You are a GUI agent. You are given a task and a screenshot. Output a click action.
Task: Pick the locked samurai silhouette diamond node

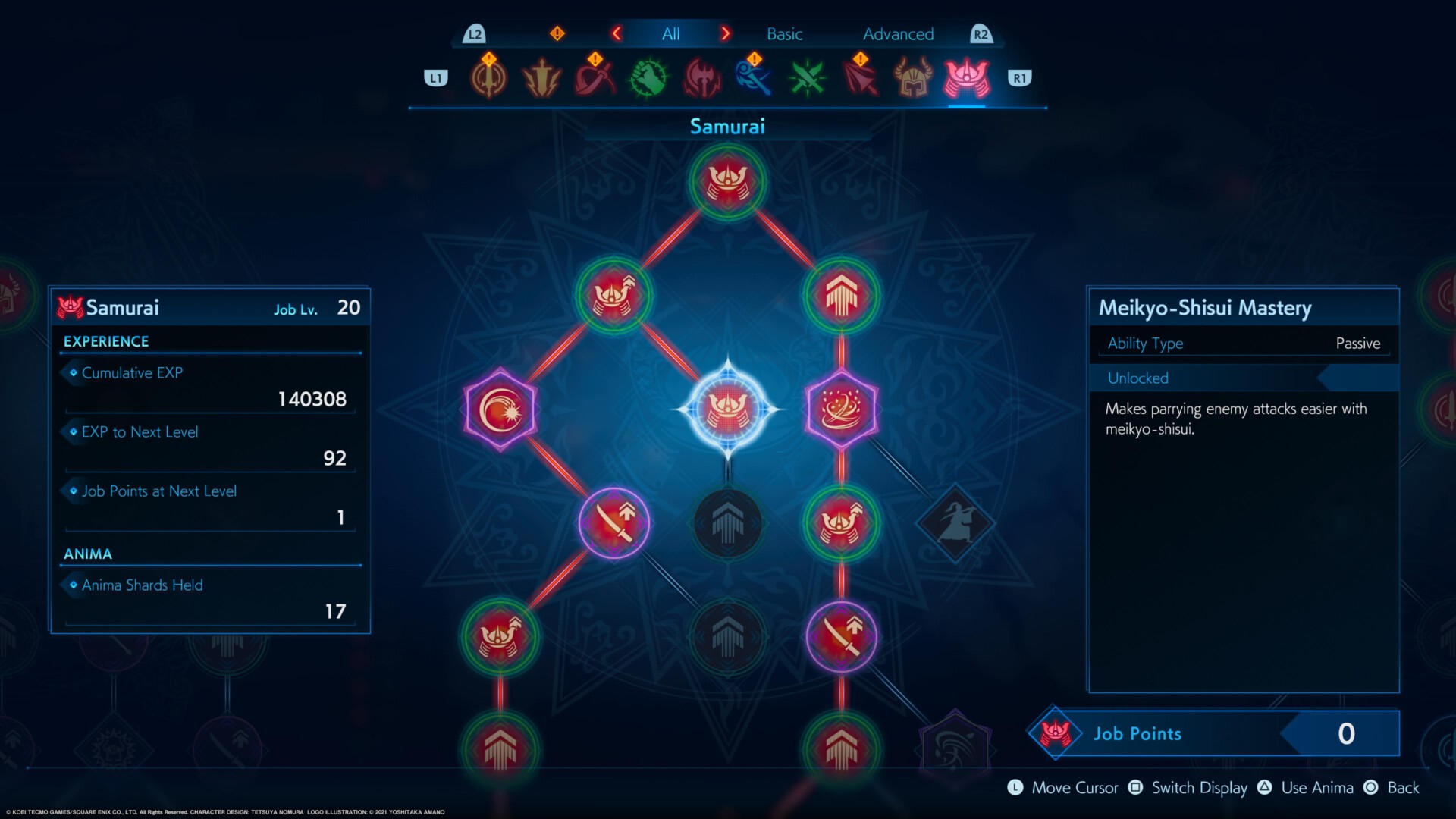click(x=955, y=522)
